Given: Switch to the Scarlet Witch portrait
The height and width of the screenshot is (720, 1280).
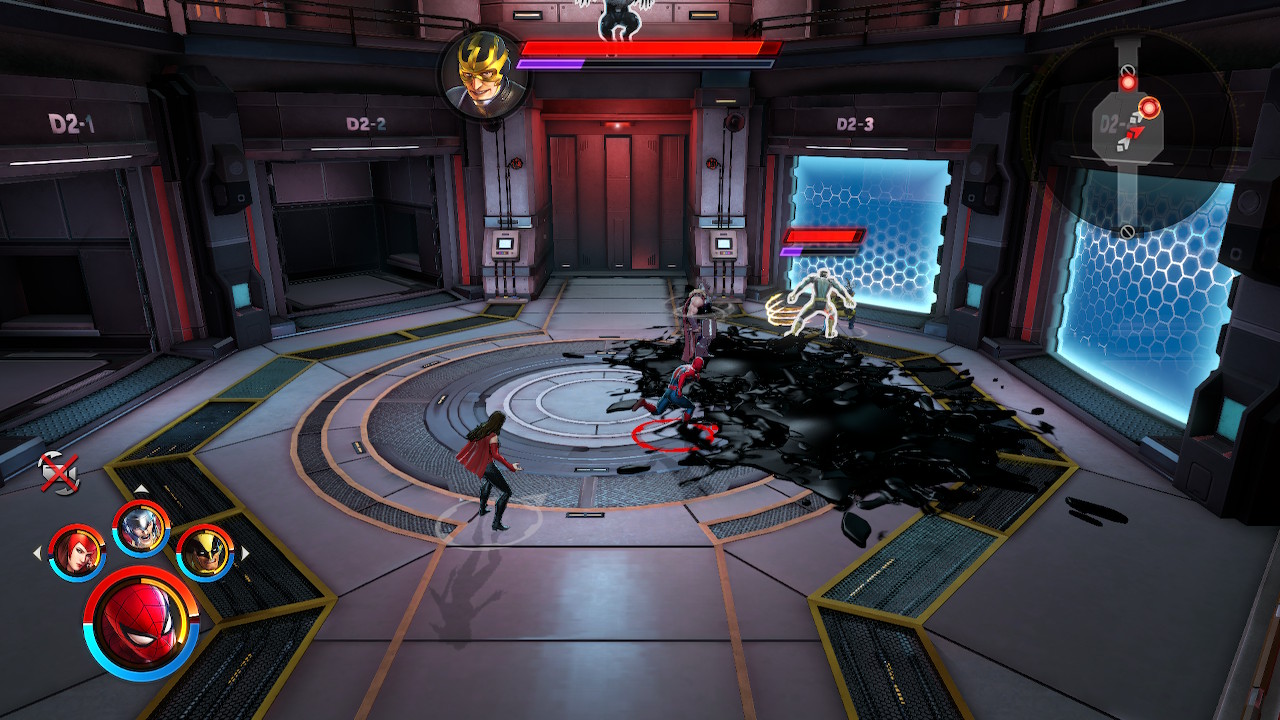Looking at the screenshot, I should pos(77,551).
